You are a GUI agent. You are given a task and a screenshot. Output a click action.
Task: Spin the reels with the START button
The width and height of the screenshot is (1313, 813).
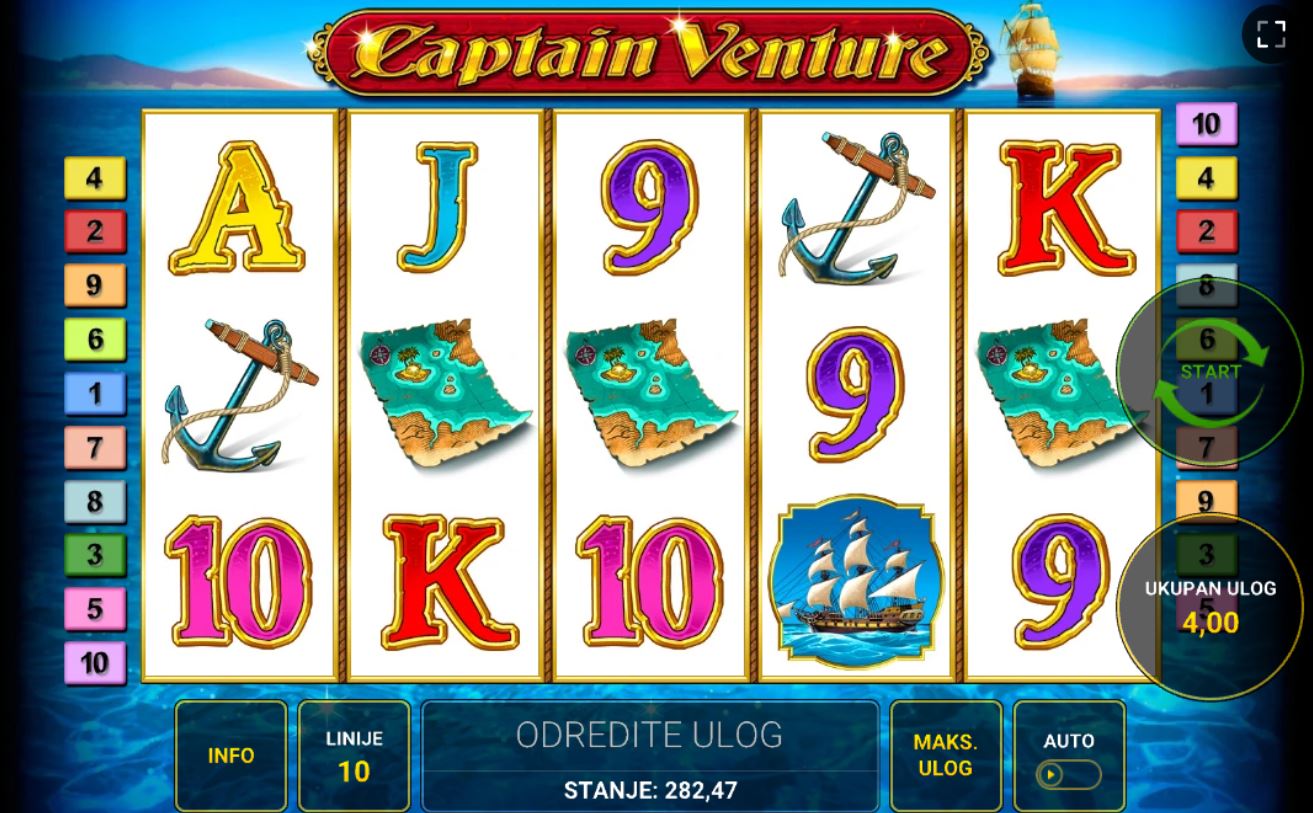(1210, 372)
